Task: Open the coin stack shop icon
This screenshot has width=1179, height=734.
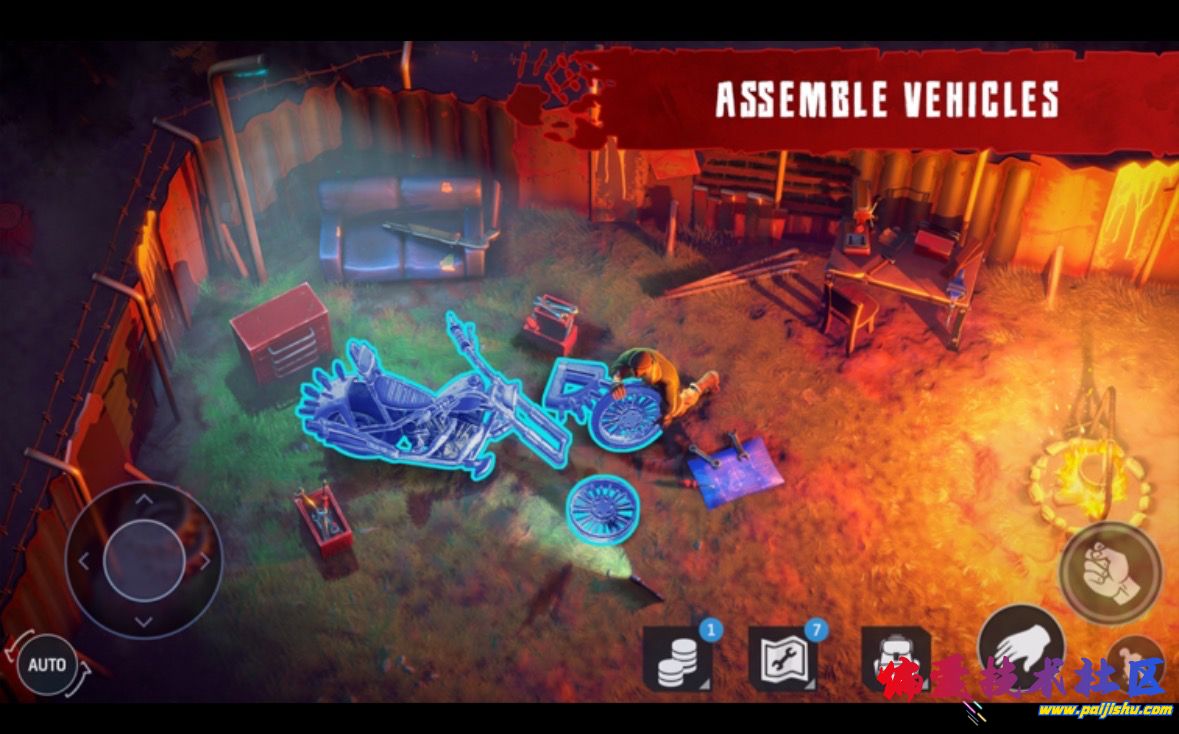Action: pyautogui.click(x=677, y=660)
